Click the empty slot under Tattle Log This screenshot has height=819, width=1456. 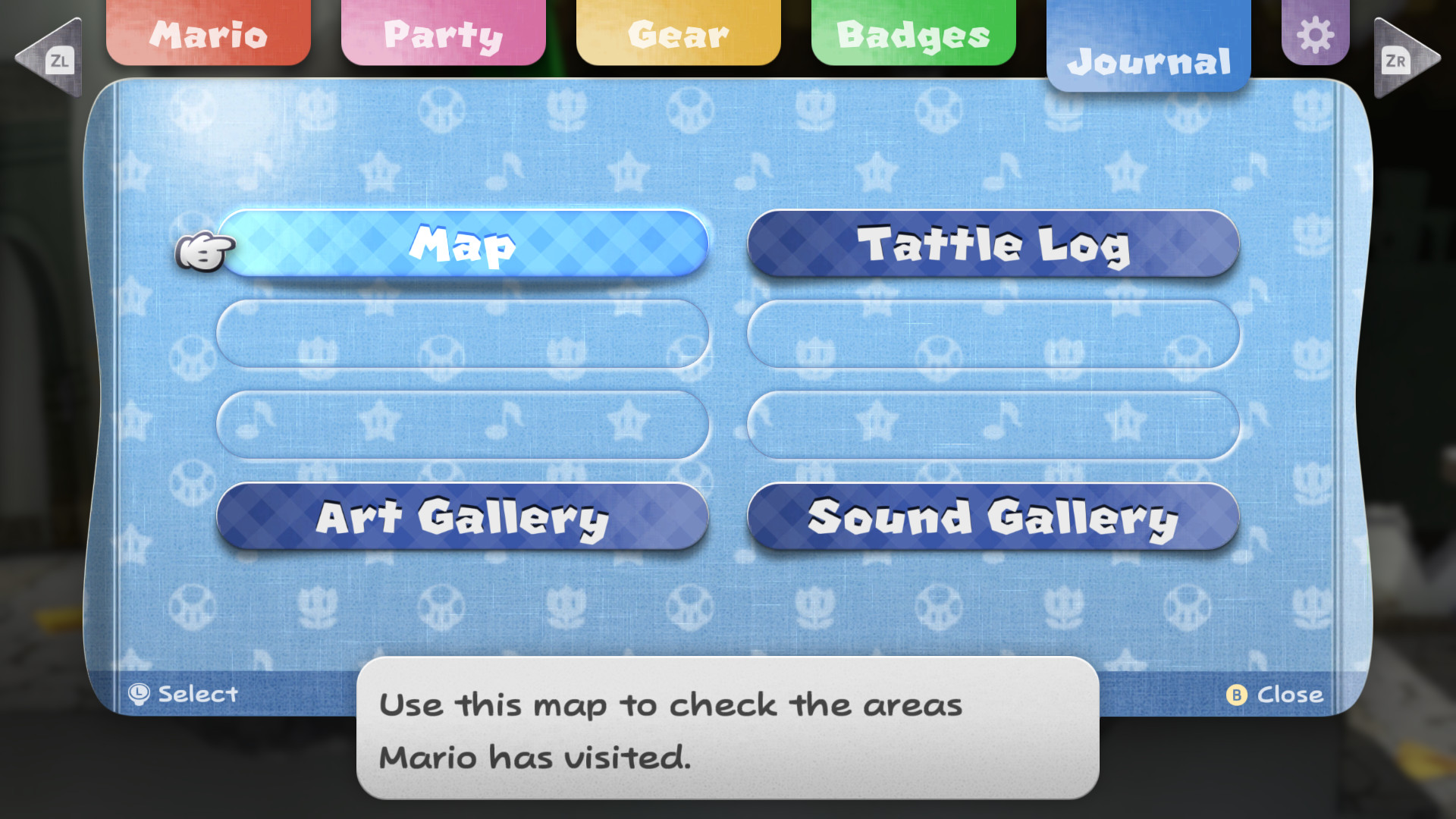(993, 334)
